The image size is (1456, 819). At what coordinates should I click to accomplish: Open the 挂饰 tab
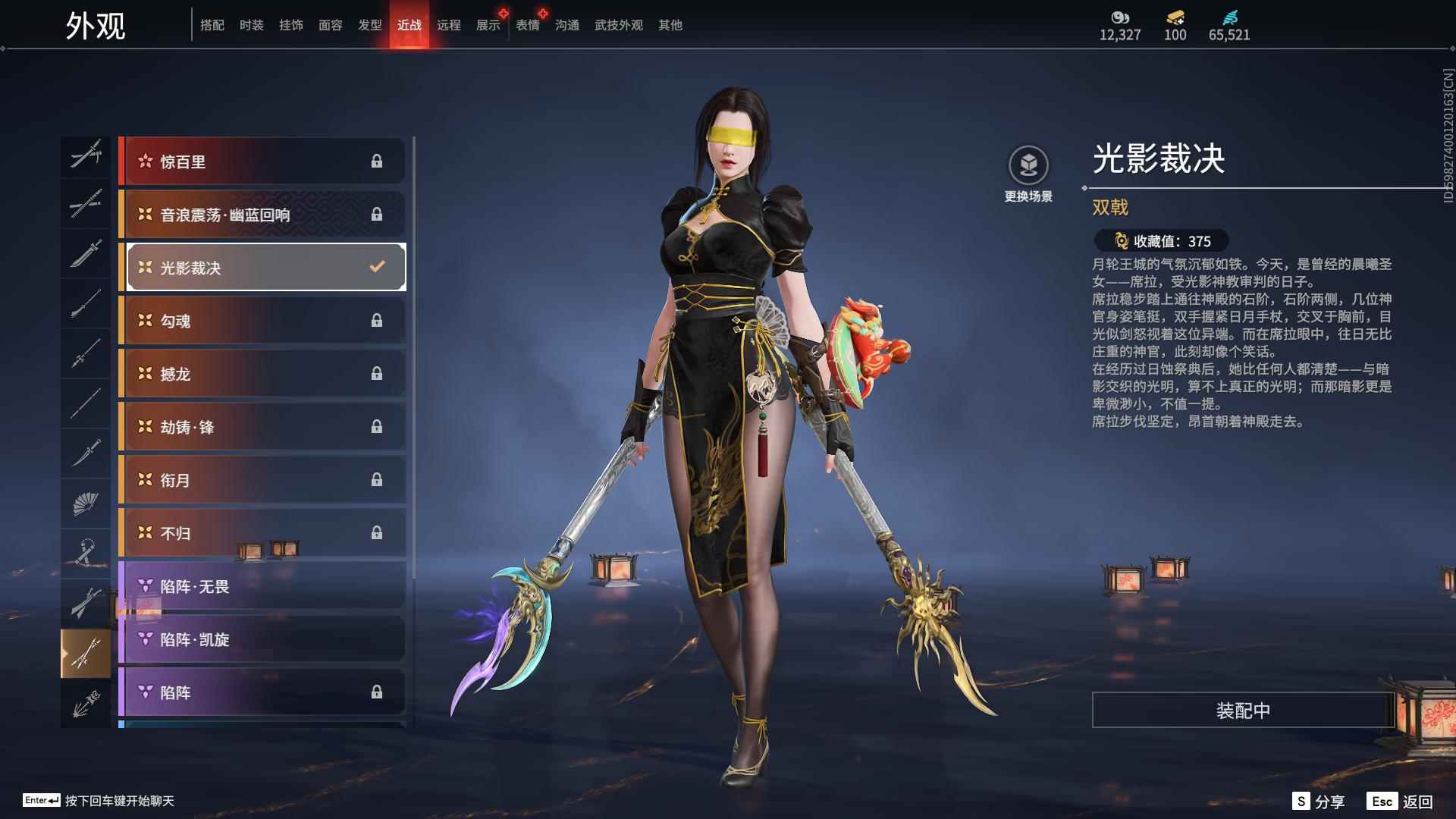pos(290,25)
